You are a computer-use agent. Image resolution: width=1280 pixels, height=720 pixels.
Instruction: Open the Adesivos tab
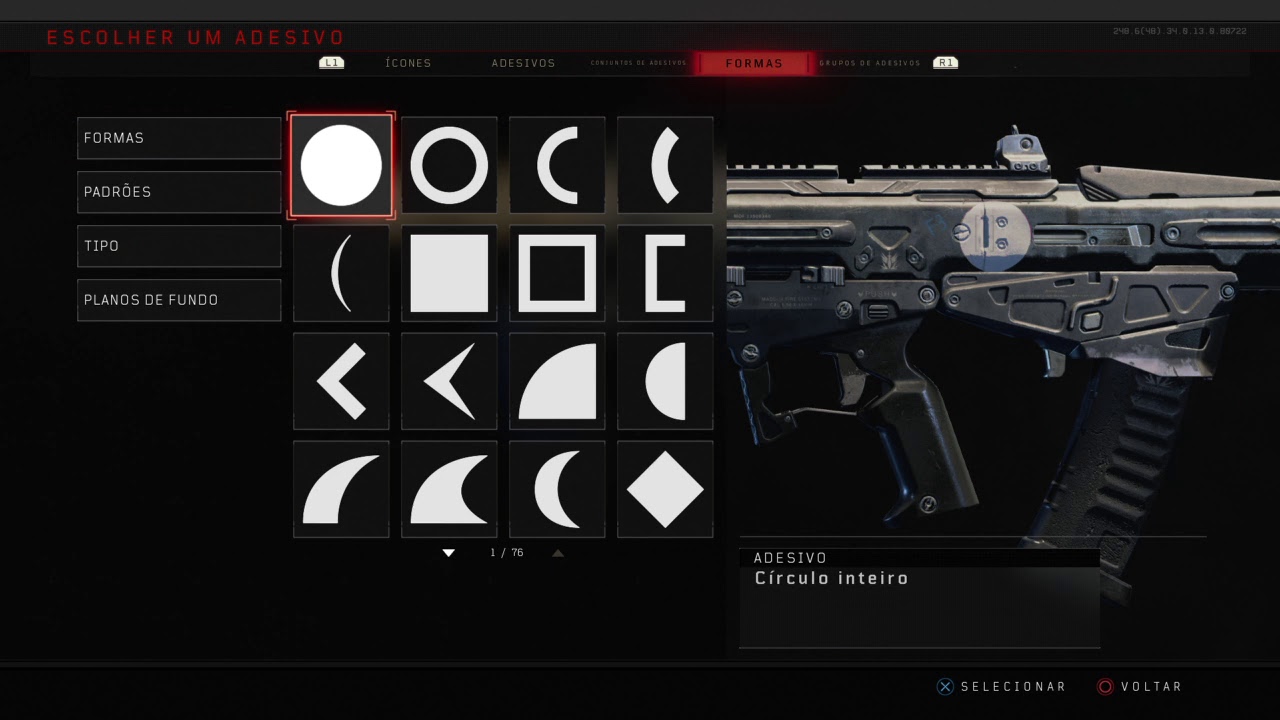pyautogui.click(x=523, y=63)
